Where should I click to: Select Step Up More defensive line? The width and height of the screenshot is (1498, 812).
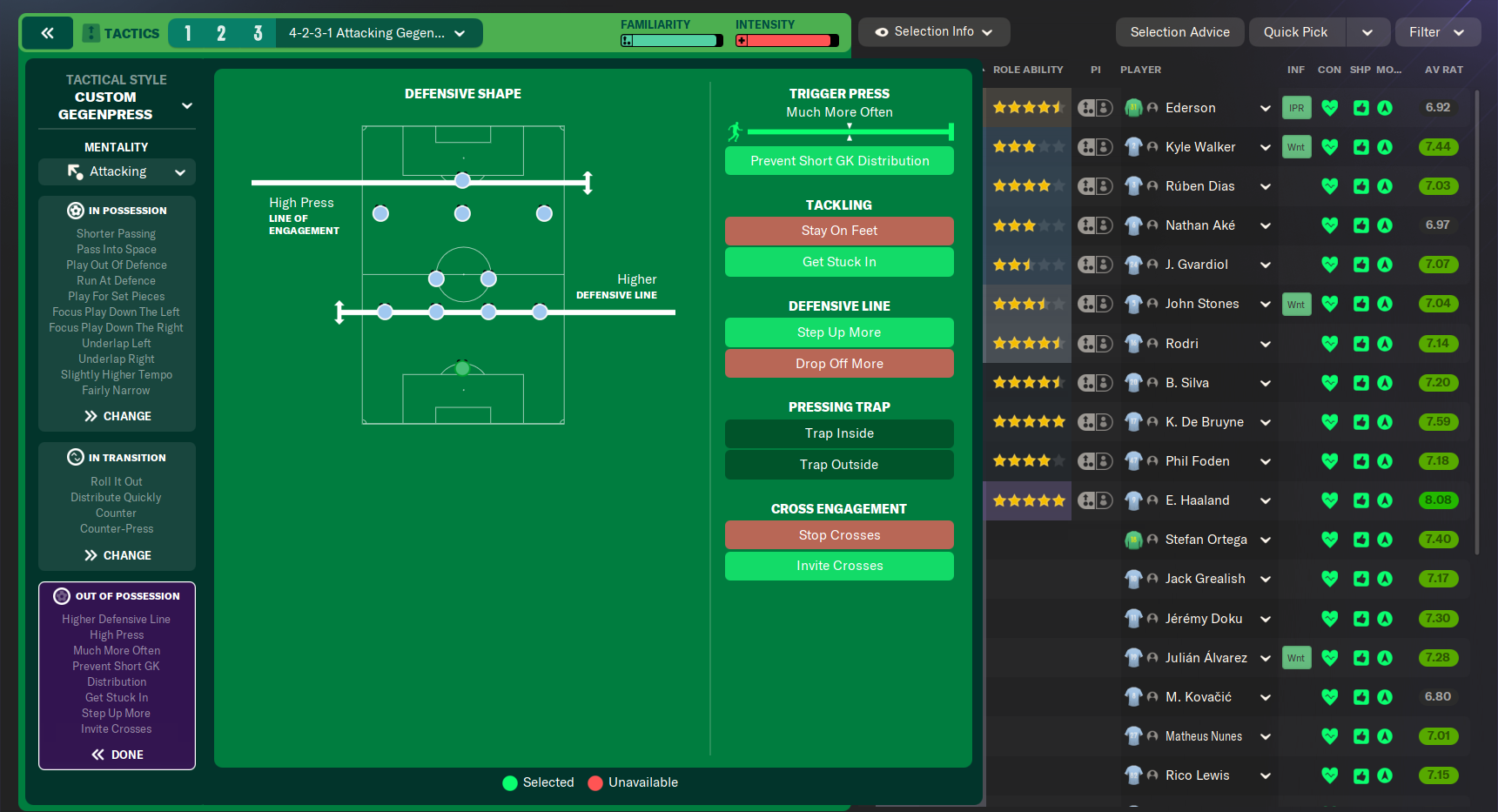pyautogui.click(x=839, y=332)
